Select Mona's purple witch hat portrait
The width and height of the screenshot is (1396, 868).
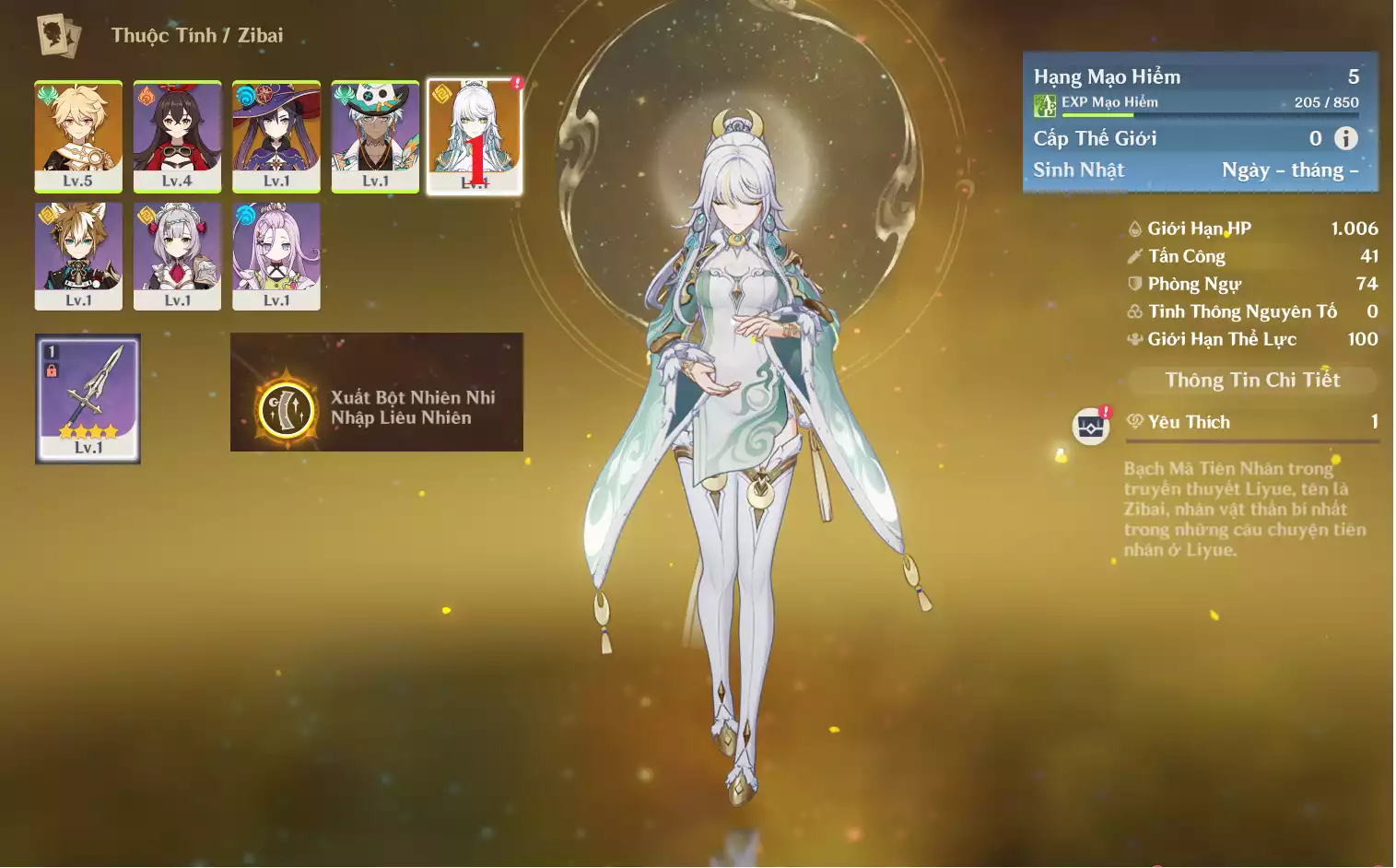click(276, 135)
